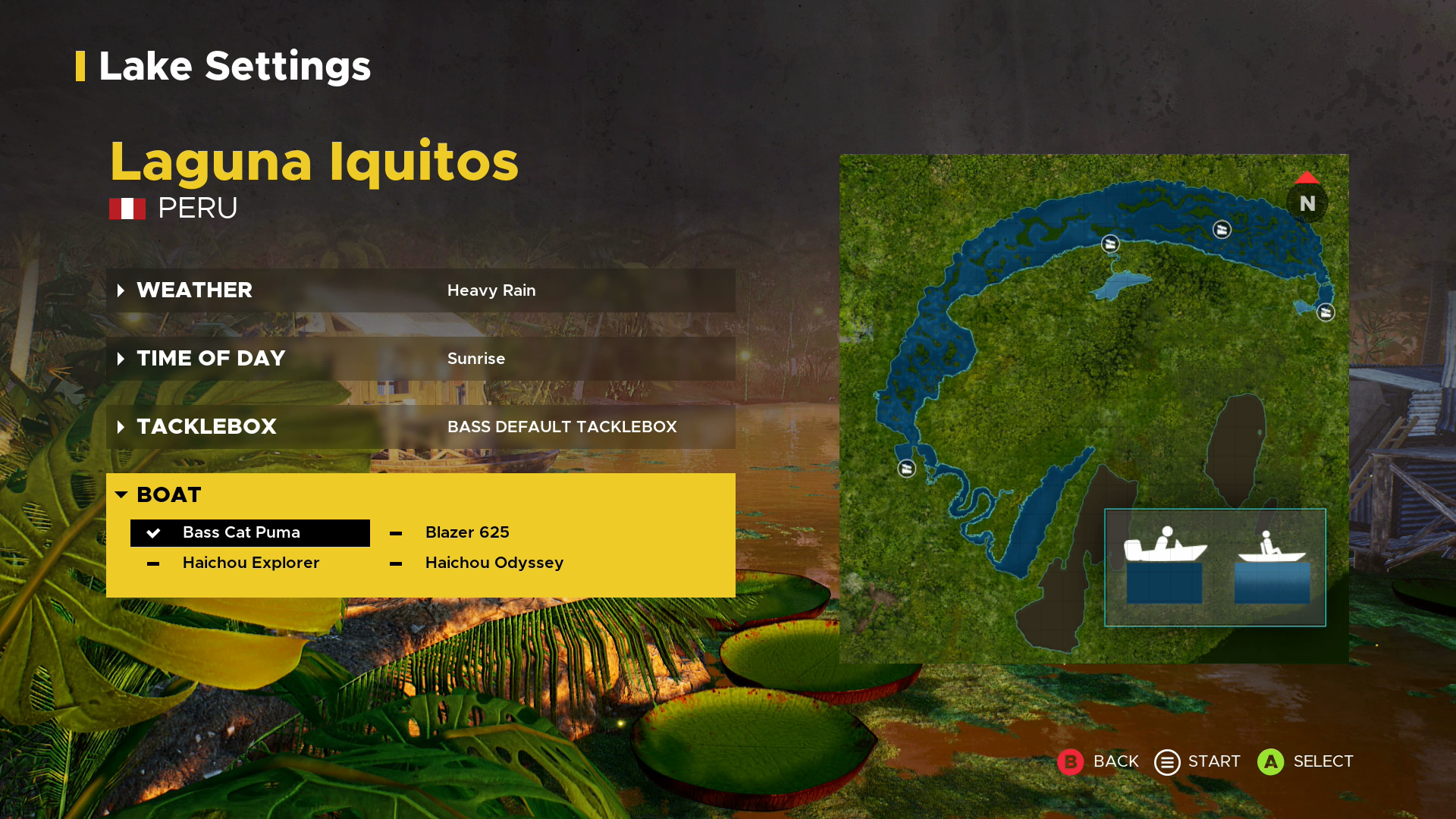Image resolution: width=1456 pixels, height=819 pixels.
Task: Click the Peru flag icon
Action: (x=127, y=208)
